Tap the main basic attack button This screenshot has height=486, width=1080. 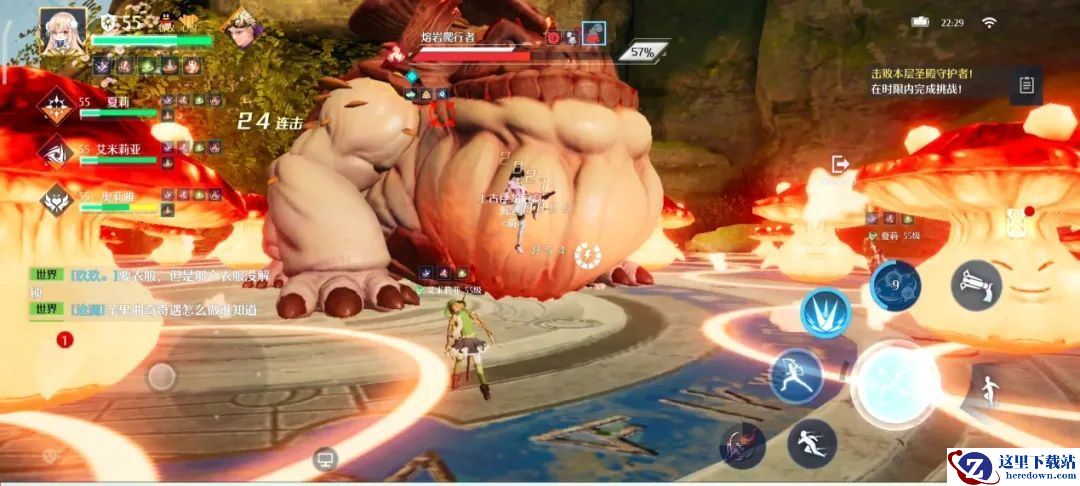pos(895,385)
